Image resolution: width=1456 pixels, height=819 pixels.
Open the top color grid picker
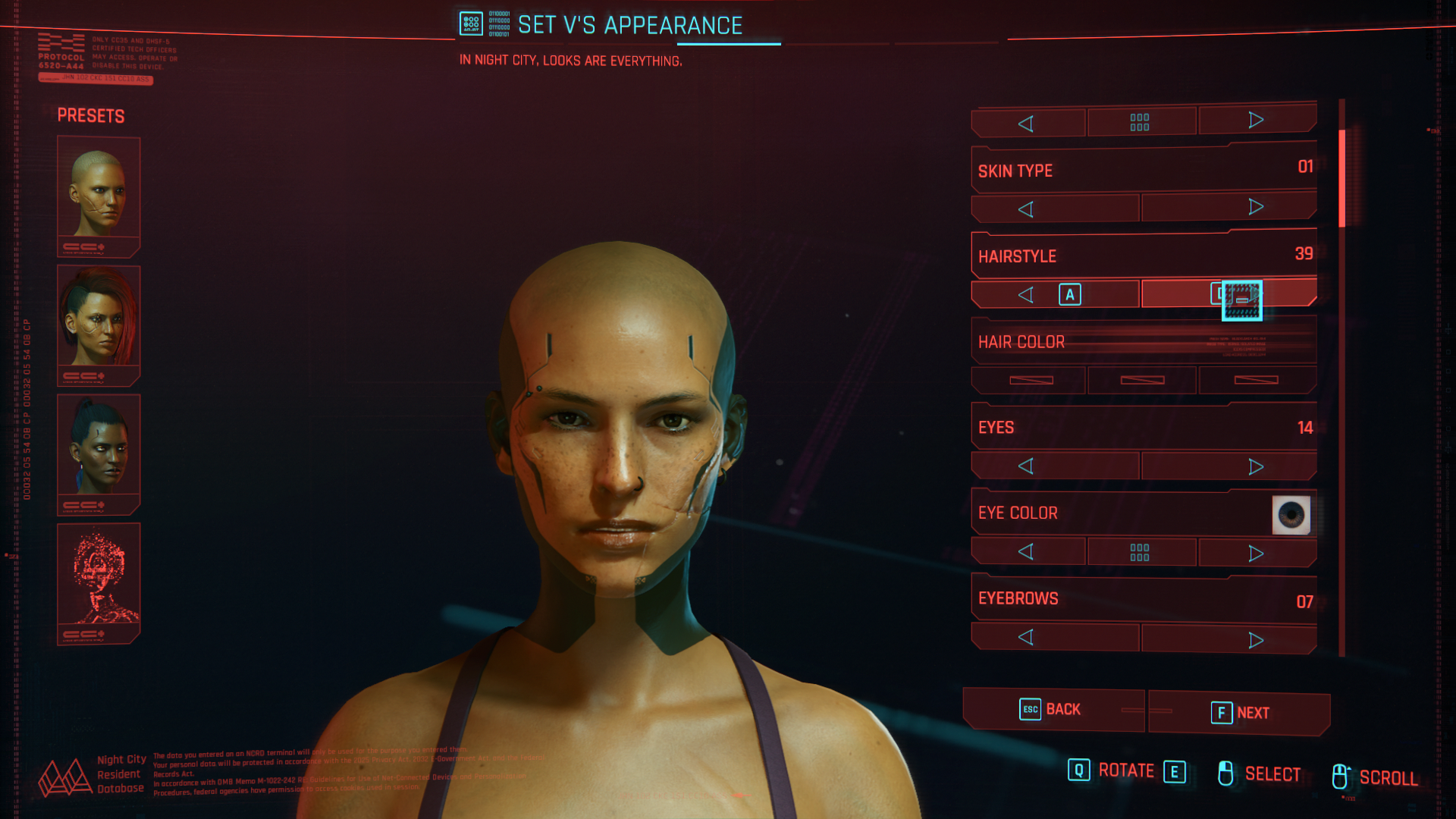point(1140,122)
